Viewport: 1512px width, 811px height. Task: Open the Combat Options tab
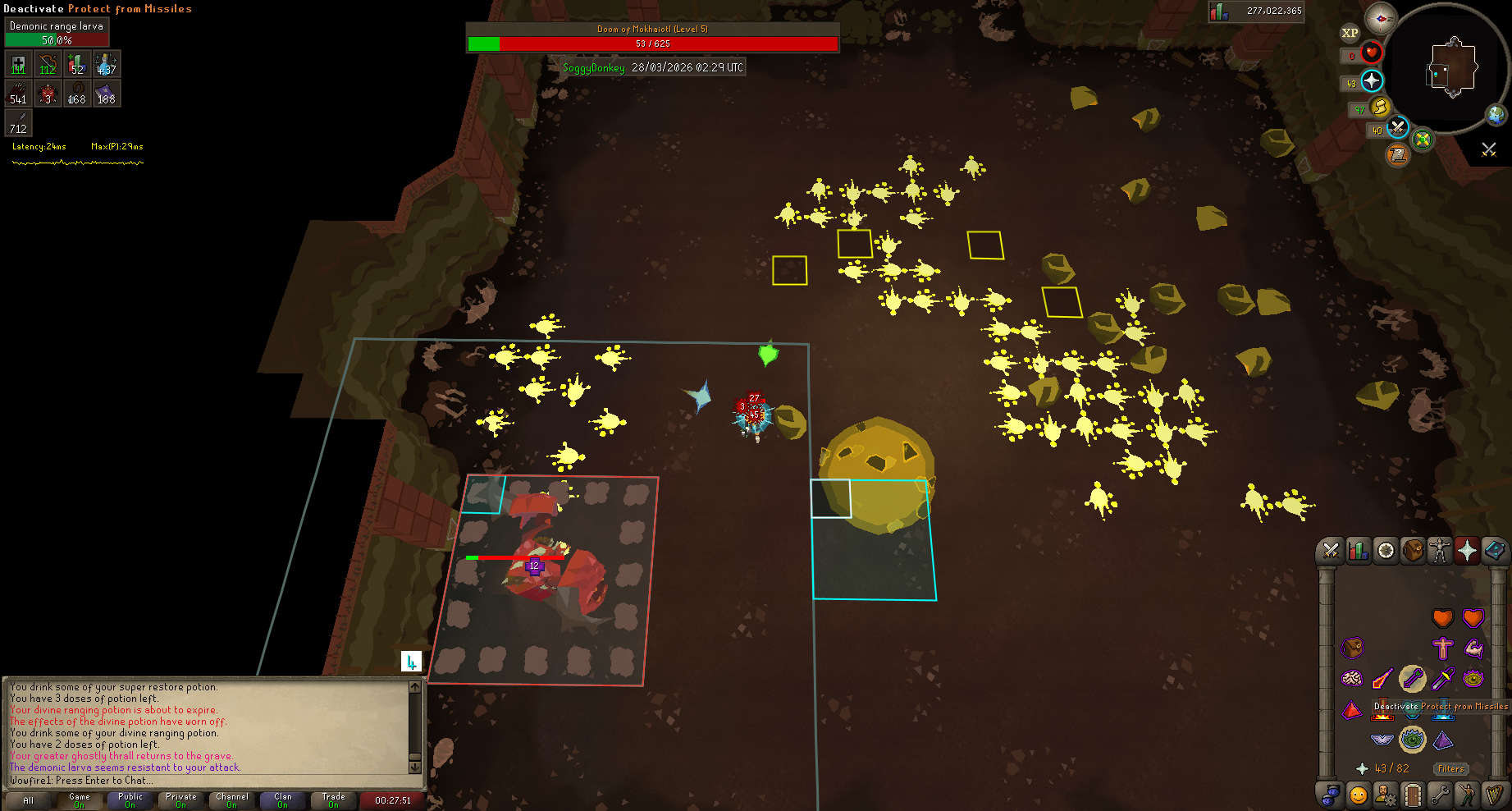pos(1331,551)
